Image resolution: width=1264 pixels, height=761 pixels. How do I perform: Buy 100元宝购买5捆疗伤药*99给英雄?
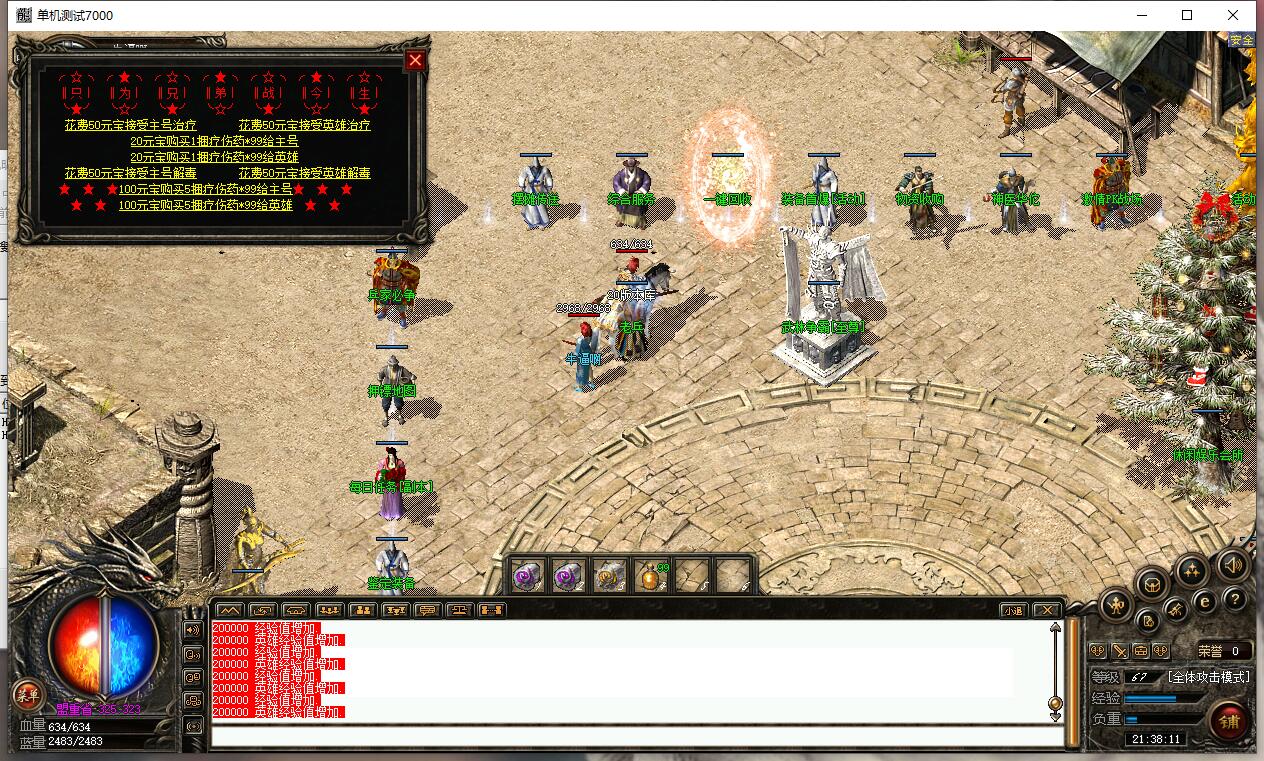(205, 205)
